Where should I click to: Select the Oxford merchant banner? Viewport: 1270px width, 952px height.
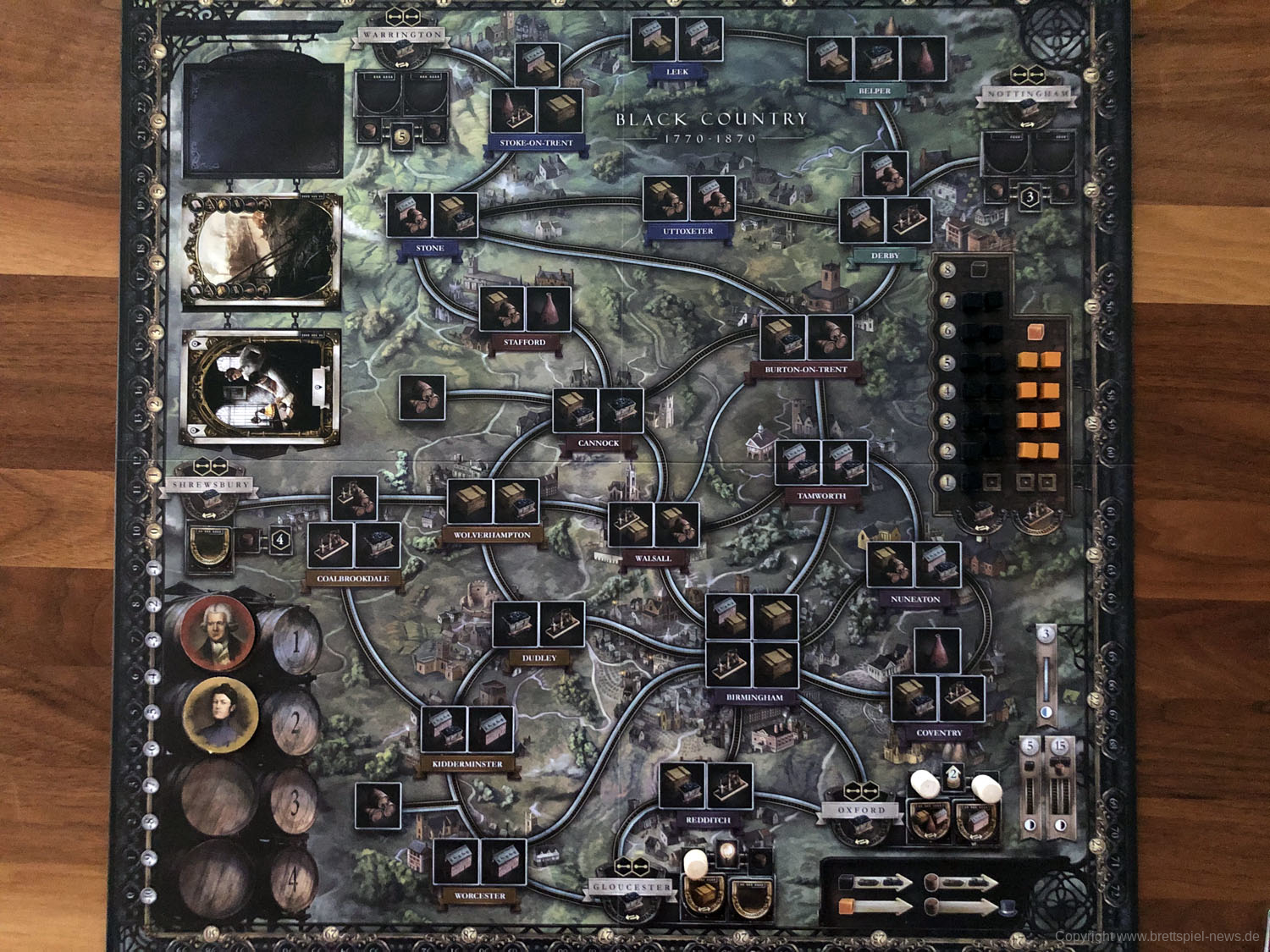tap(861, 810)
